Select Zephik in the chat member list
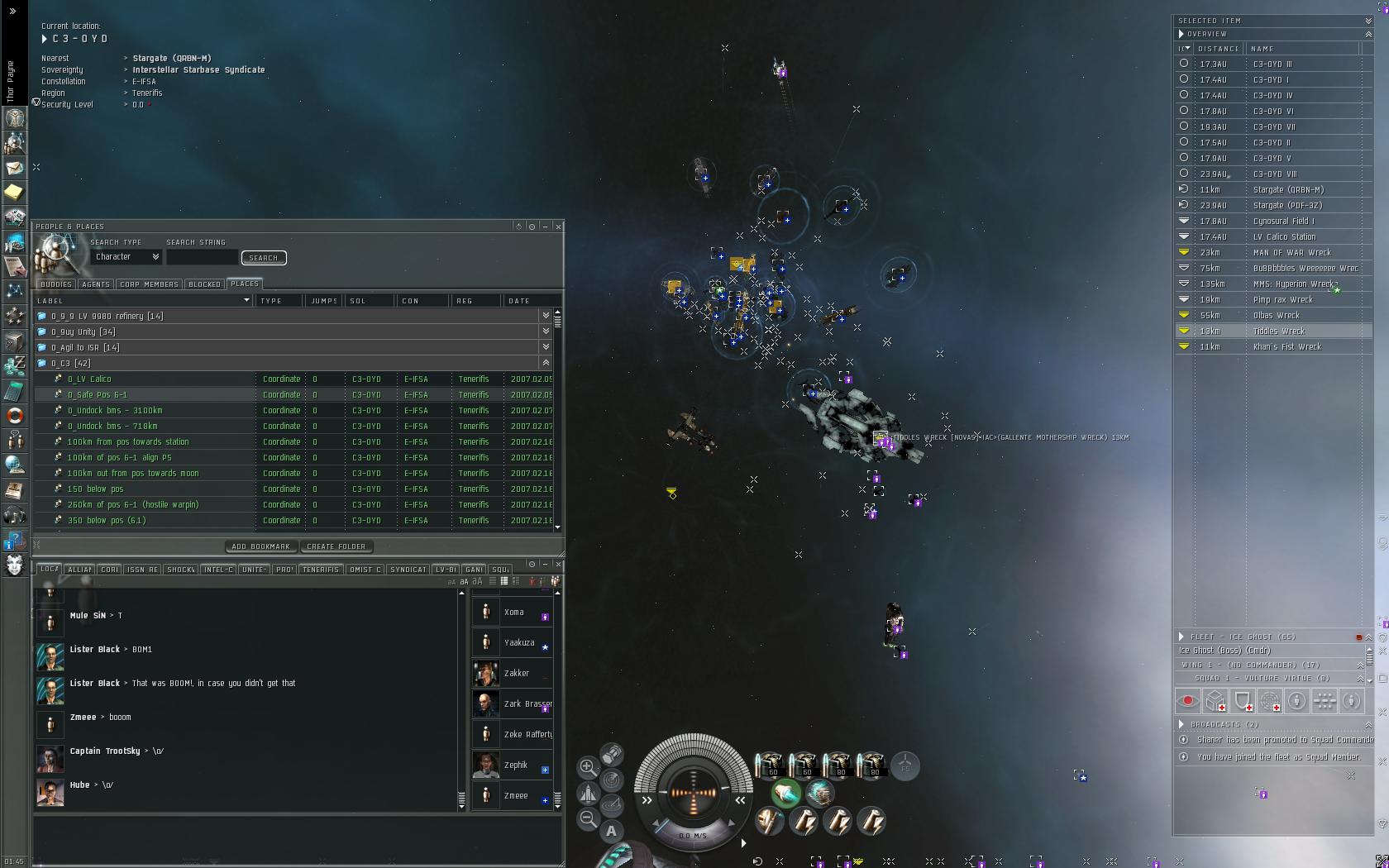 [x=516, y=765]
